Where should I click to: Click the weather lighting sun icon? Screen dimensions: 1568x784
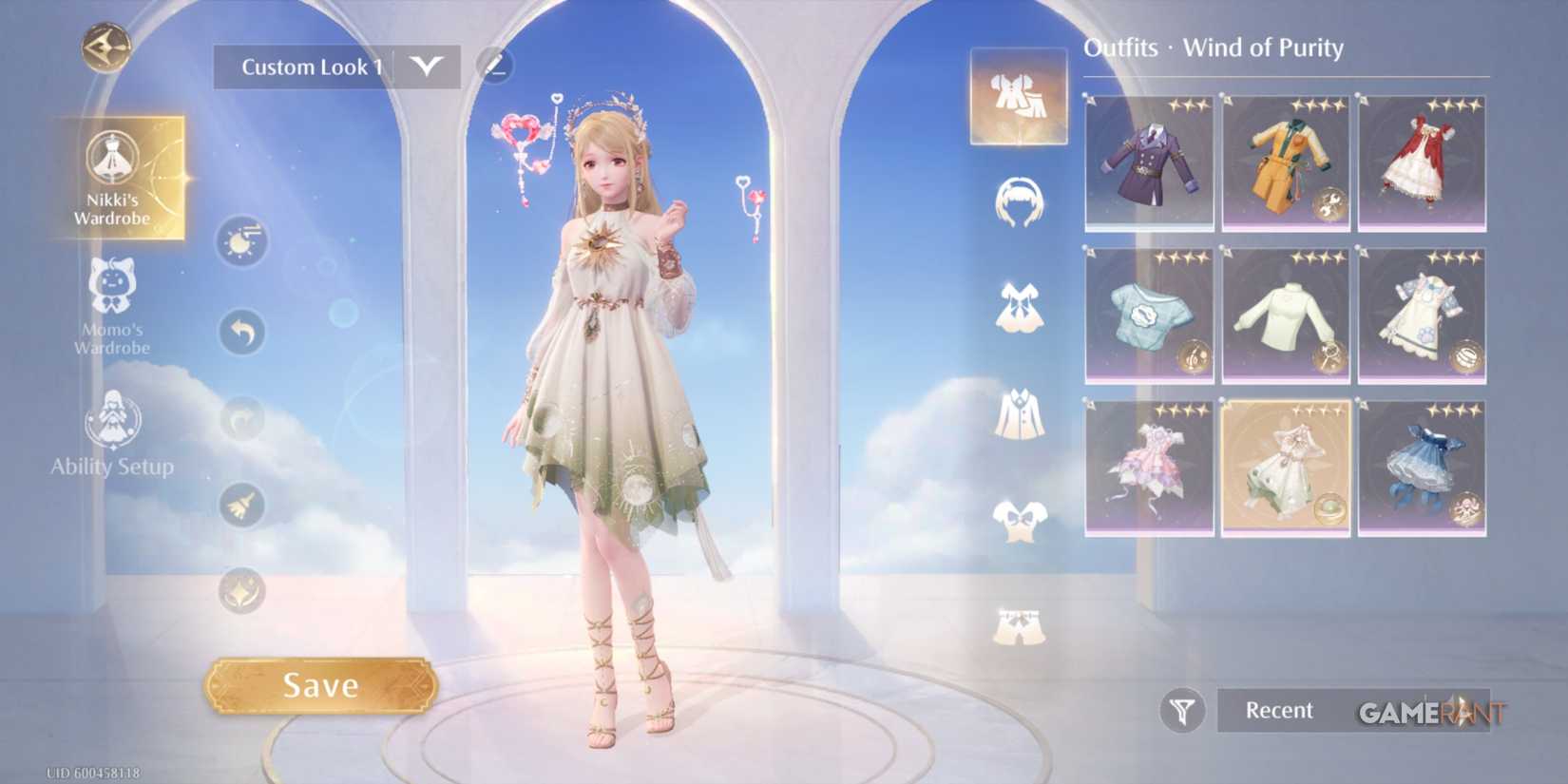(240, 240)
